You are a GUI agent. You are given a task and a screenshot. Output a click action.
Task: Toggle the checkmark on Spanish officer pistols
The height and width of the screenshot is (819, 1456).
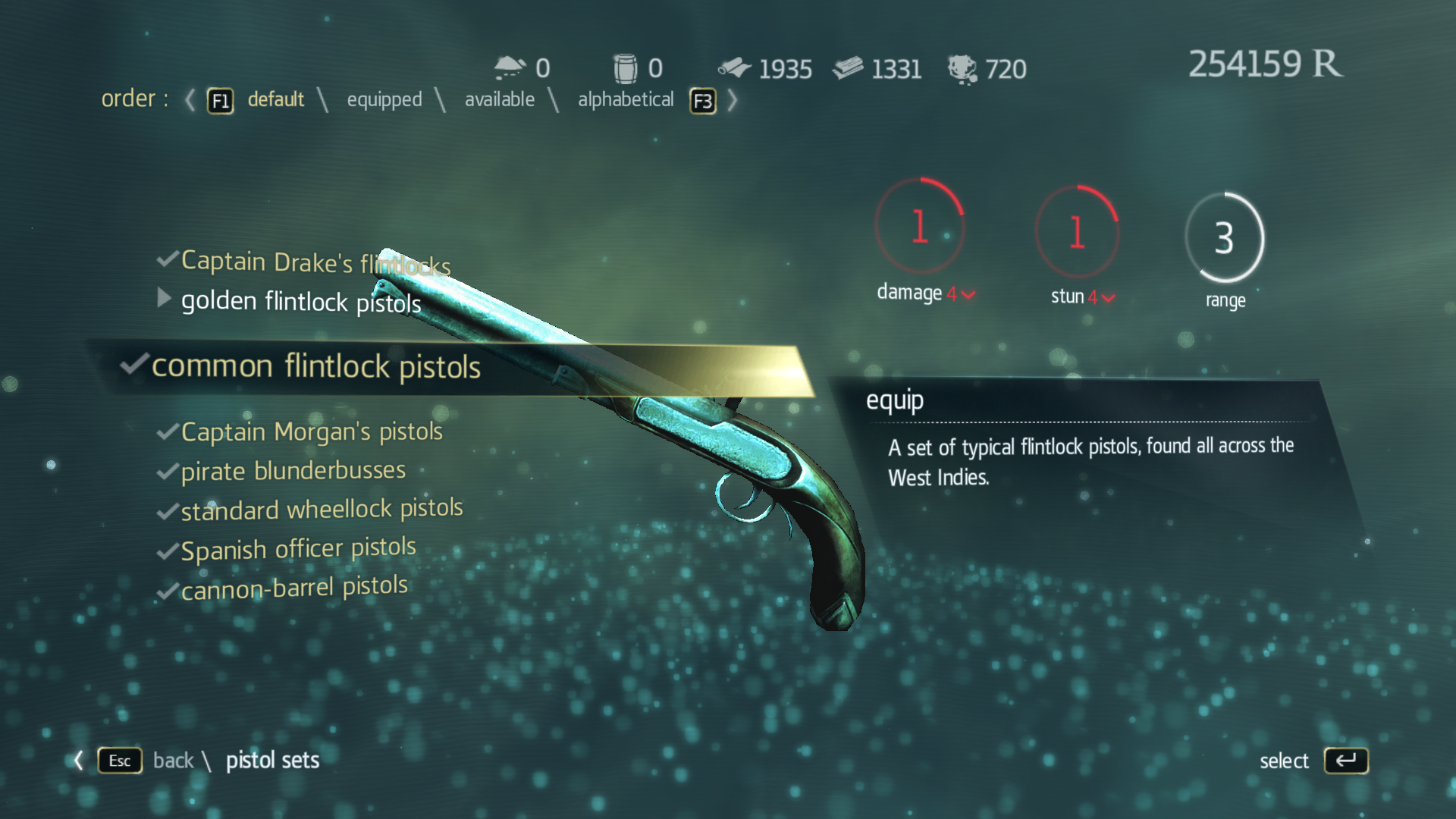[x=167, y=549]
